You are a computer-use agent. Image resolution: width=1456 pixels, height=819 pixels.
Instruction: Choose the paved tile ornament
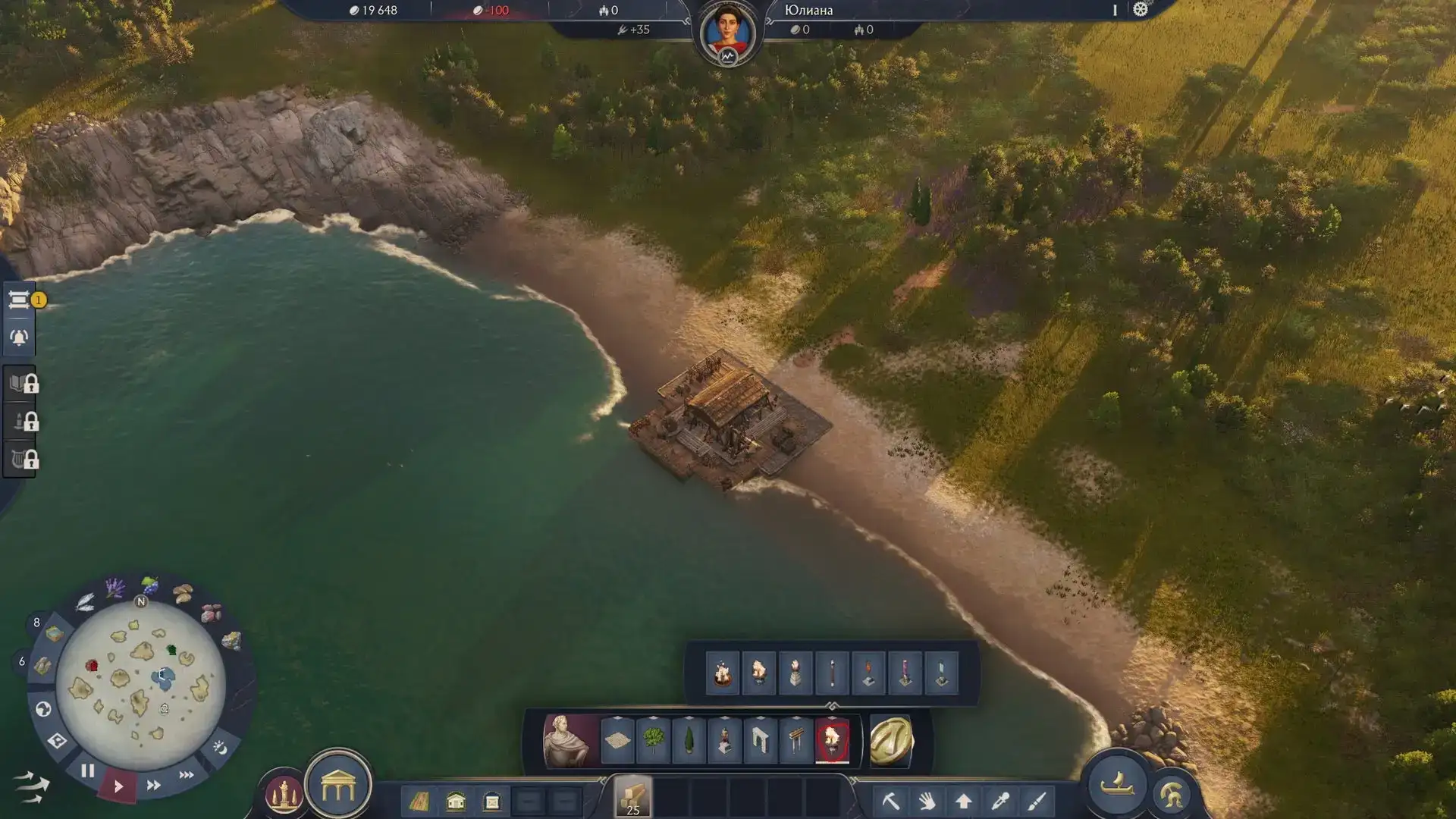617,740
